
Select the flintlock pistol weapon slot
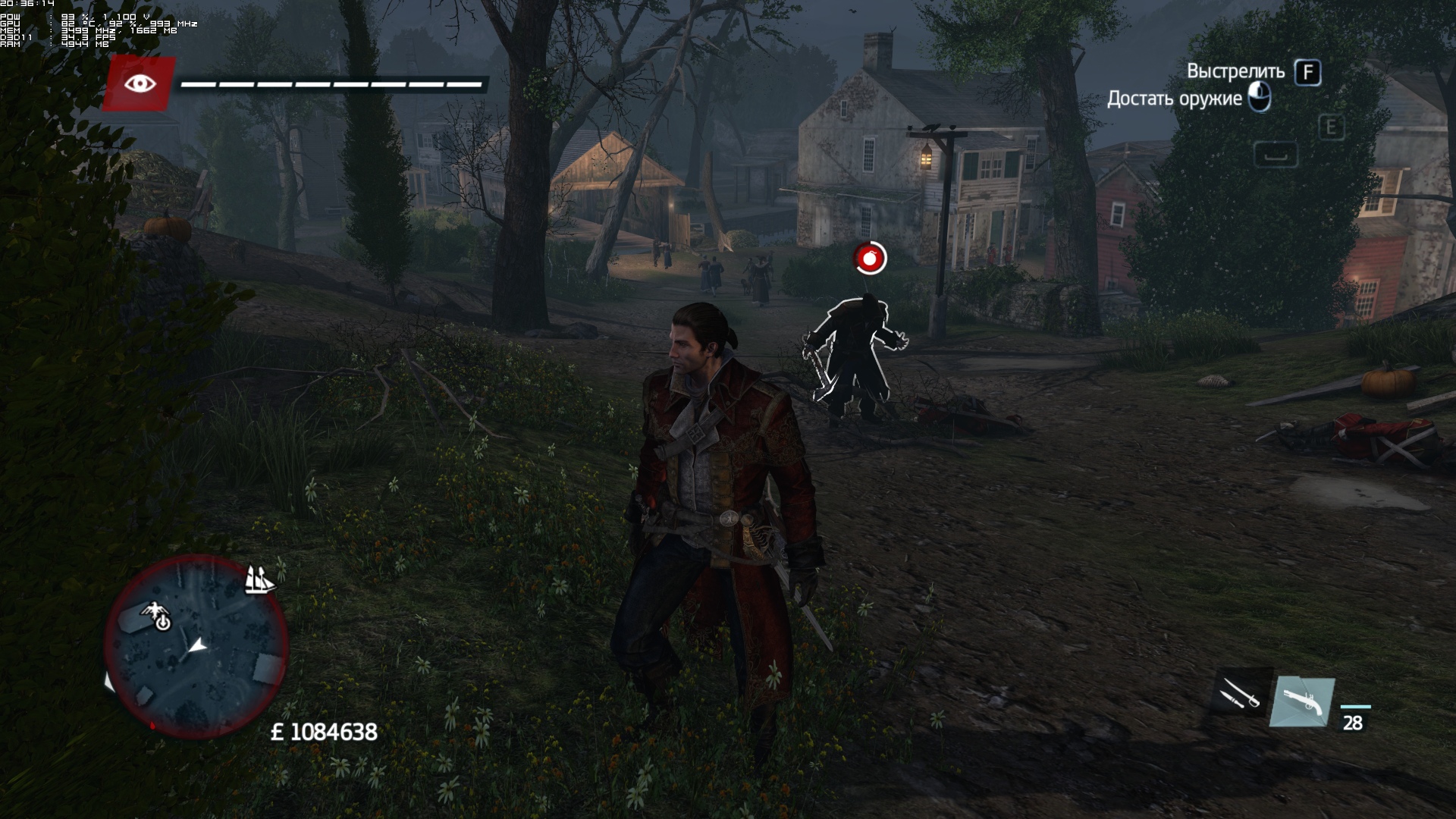point(1301,702)
